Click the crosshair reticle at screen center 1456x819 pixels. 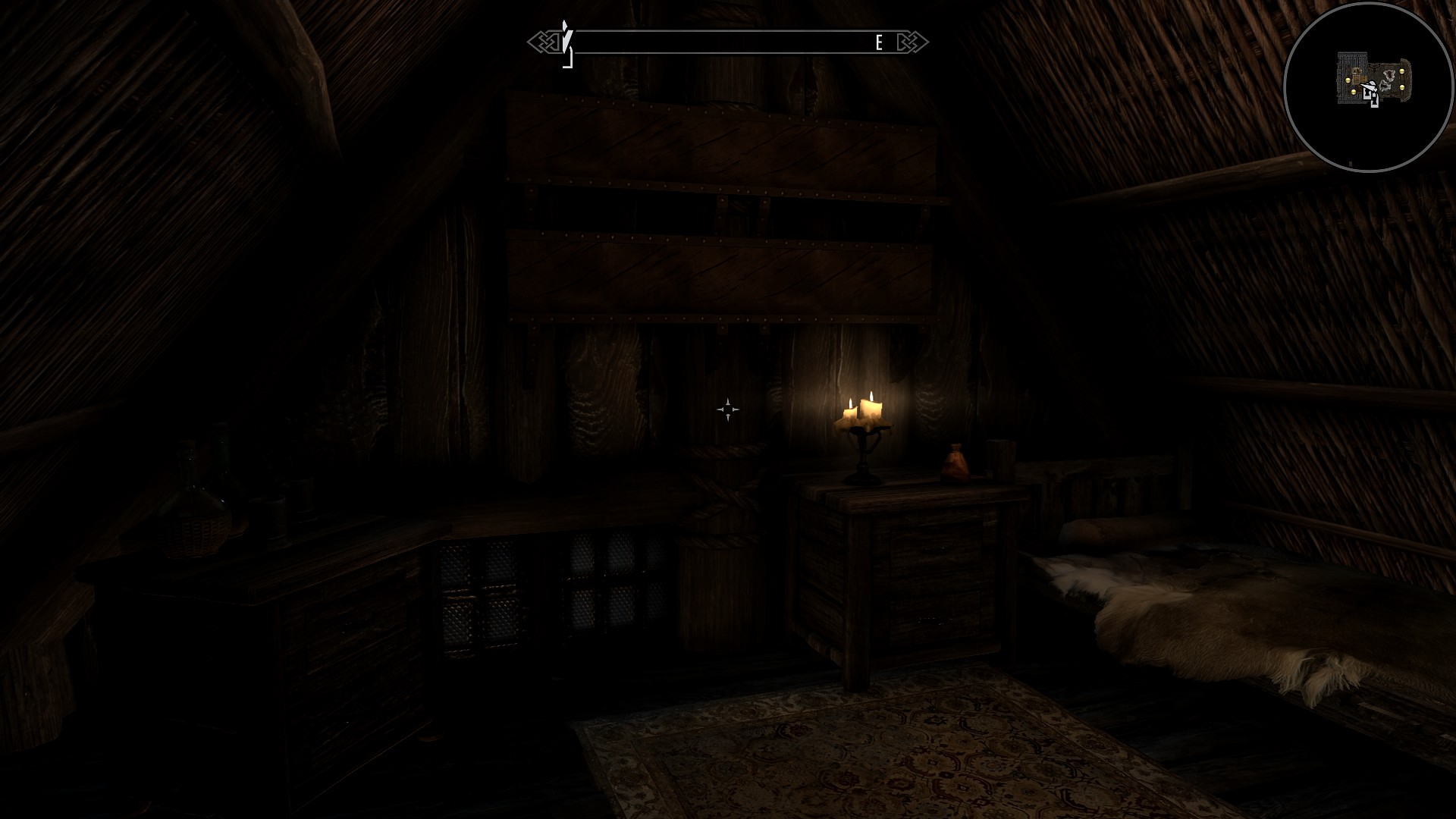727,409
